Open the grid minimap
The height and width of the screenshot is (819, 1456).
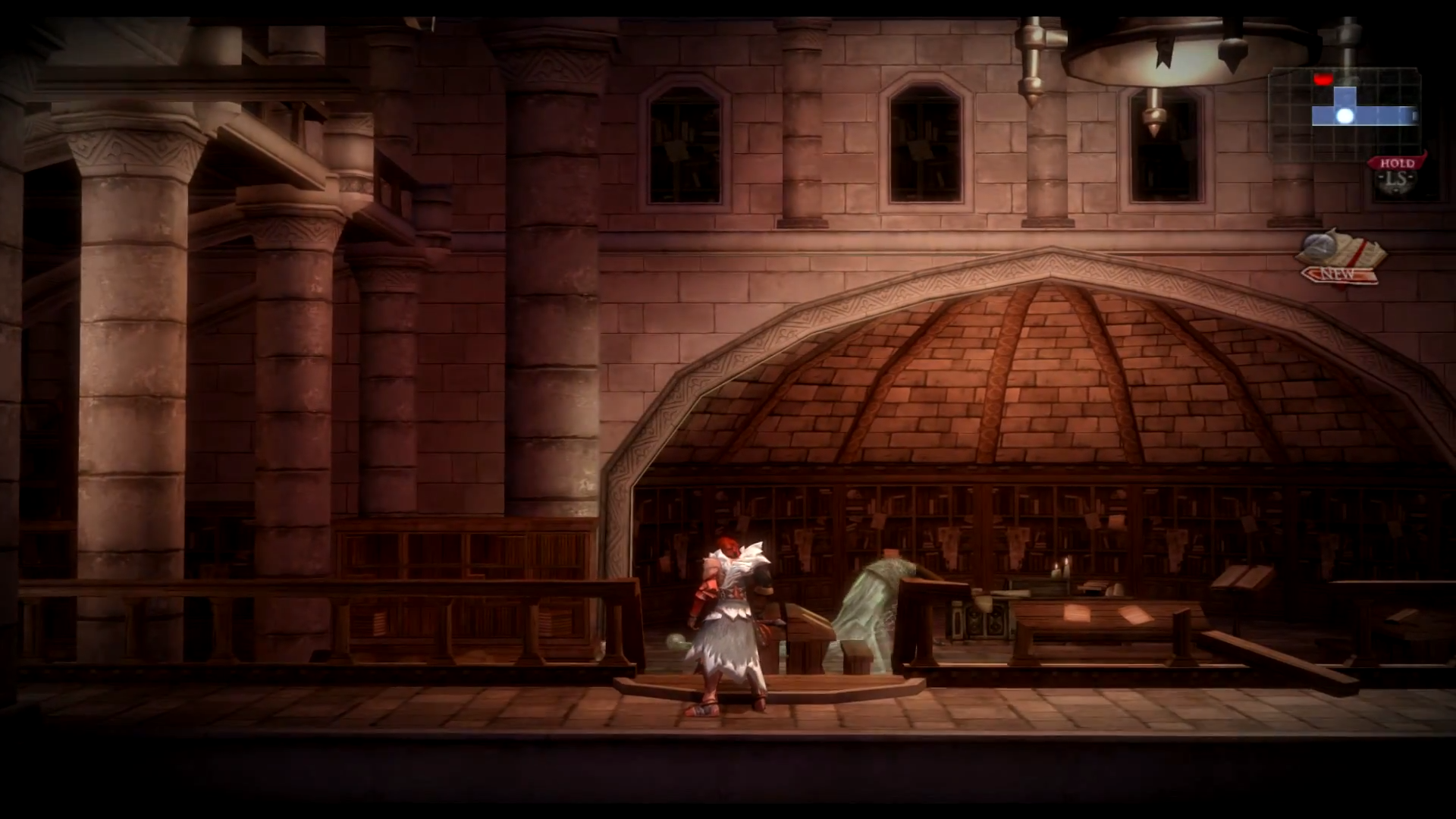(1345, 114)
